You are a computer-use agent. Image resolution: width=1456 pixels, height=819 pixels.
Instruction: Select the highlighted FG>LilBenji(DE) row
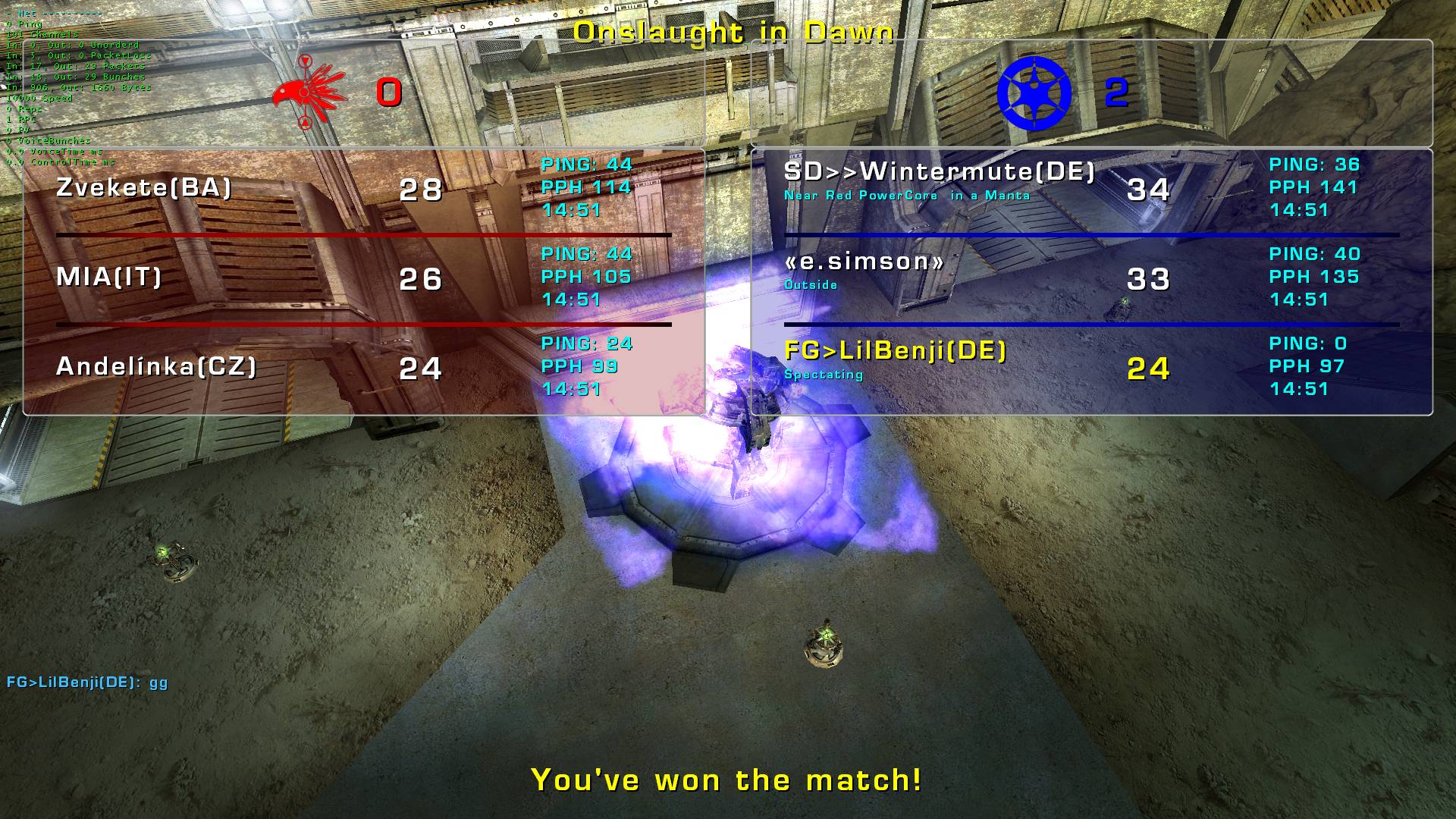(895, 351)
